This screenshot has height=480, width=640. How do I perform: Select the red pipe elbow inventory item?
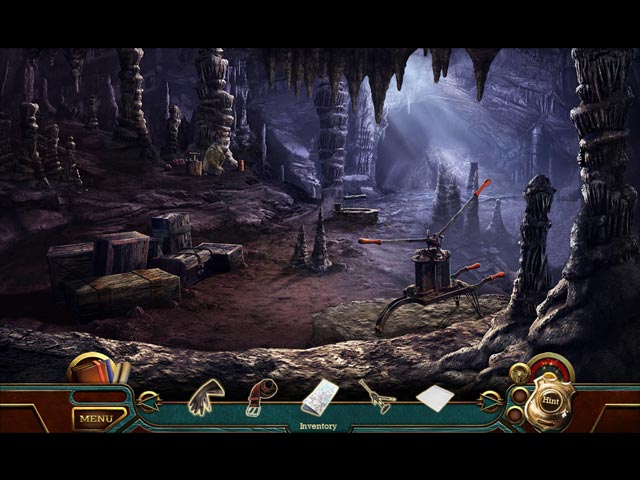click(x=261, y=398)
